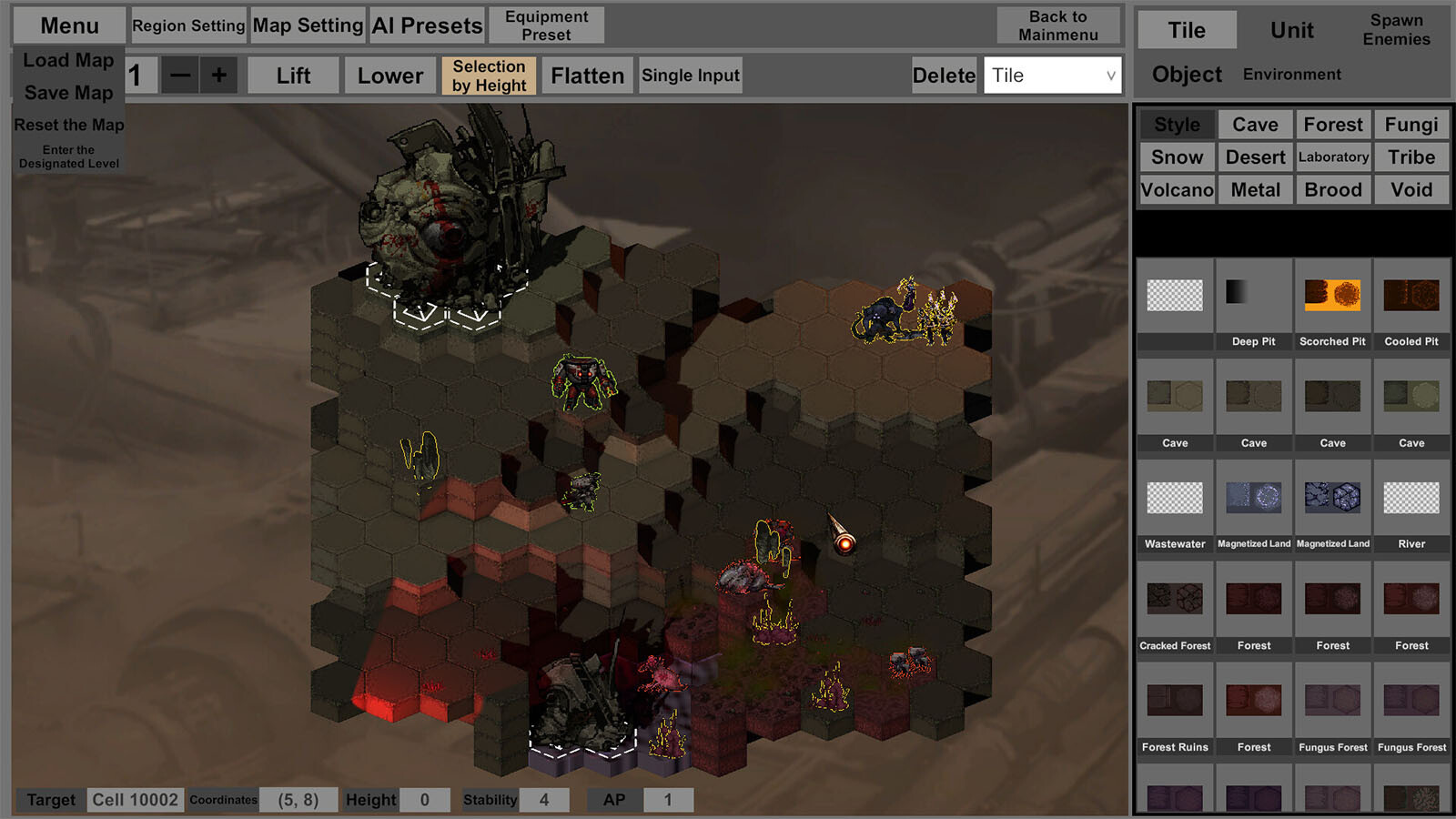Select the Volcano tile style
1456x819 pixels.
coord(1177,190)
